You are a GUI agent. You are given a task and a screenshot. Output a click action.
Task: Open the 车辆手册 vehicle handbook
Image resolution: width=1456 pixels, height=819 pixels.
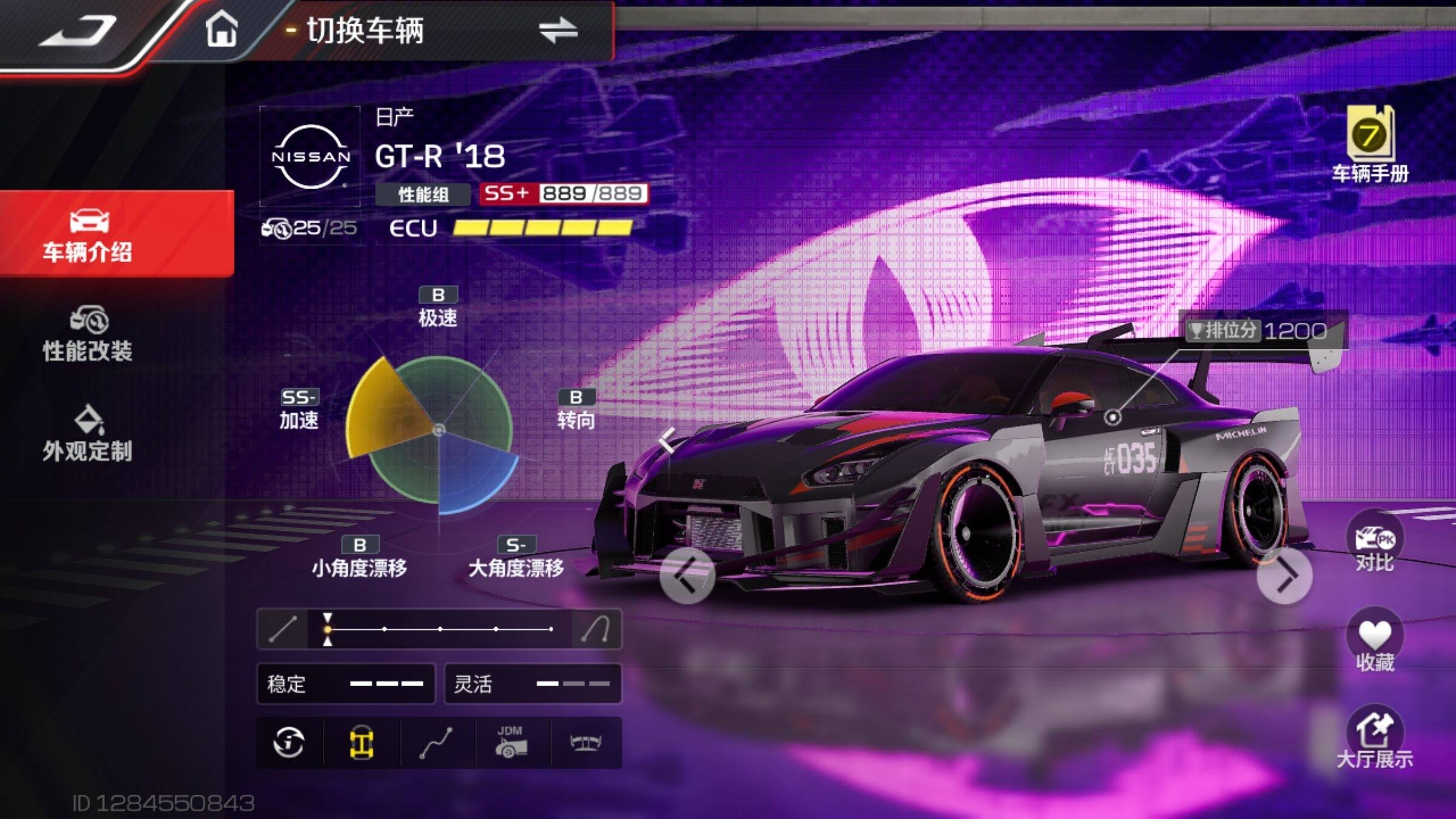(1370, 144)
